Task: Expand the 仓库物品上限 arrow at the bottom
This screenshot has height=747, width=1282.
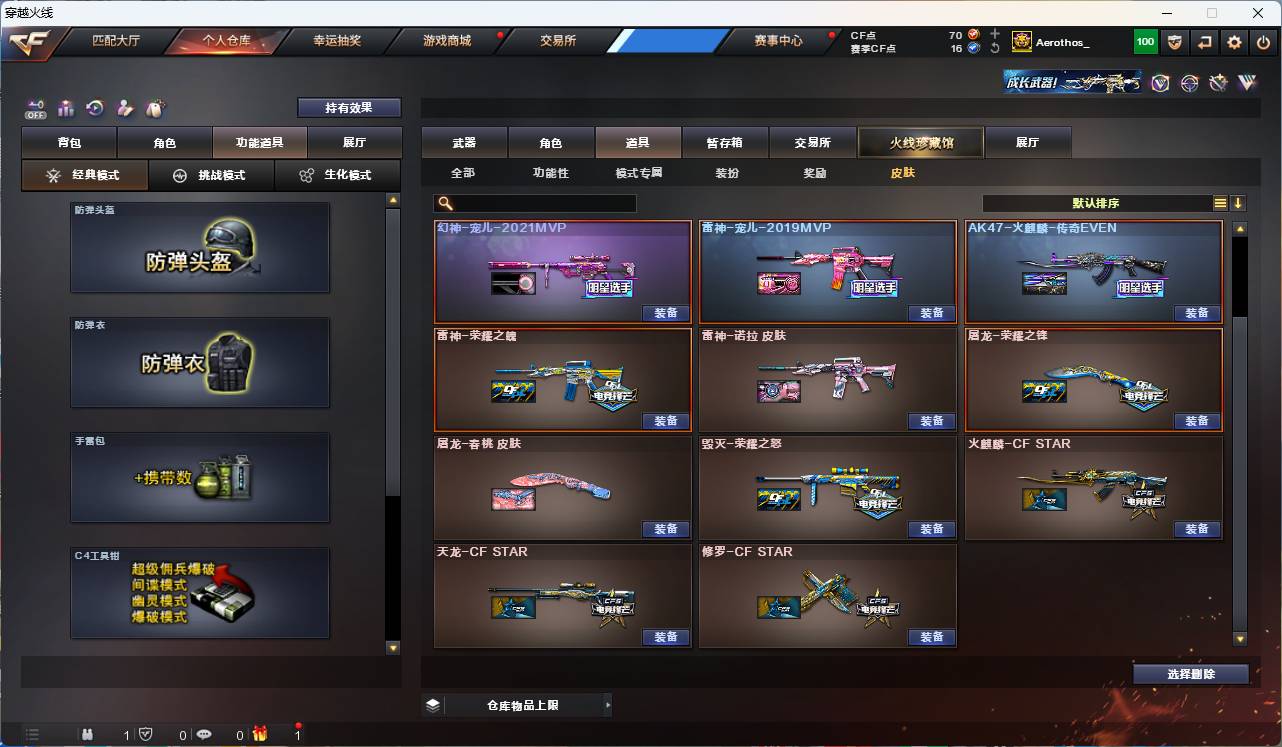Action: coord(608,704)
